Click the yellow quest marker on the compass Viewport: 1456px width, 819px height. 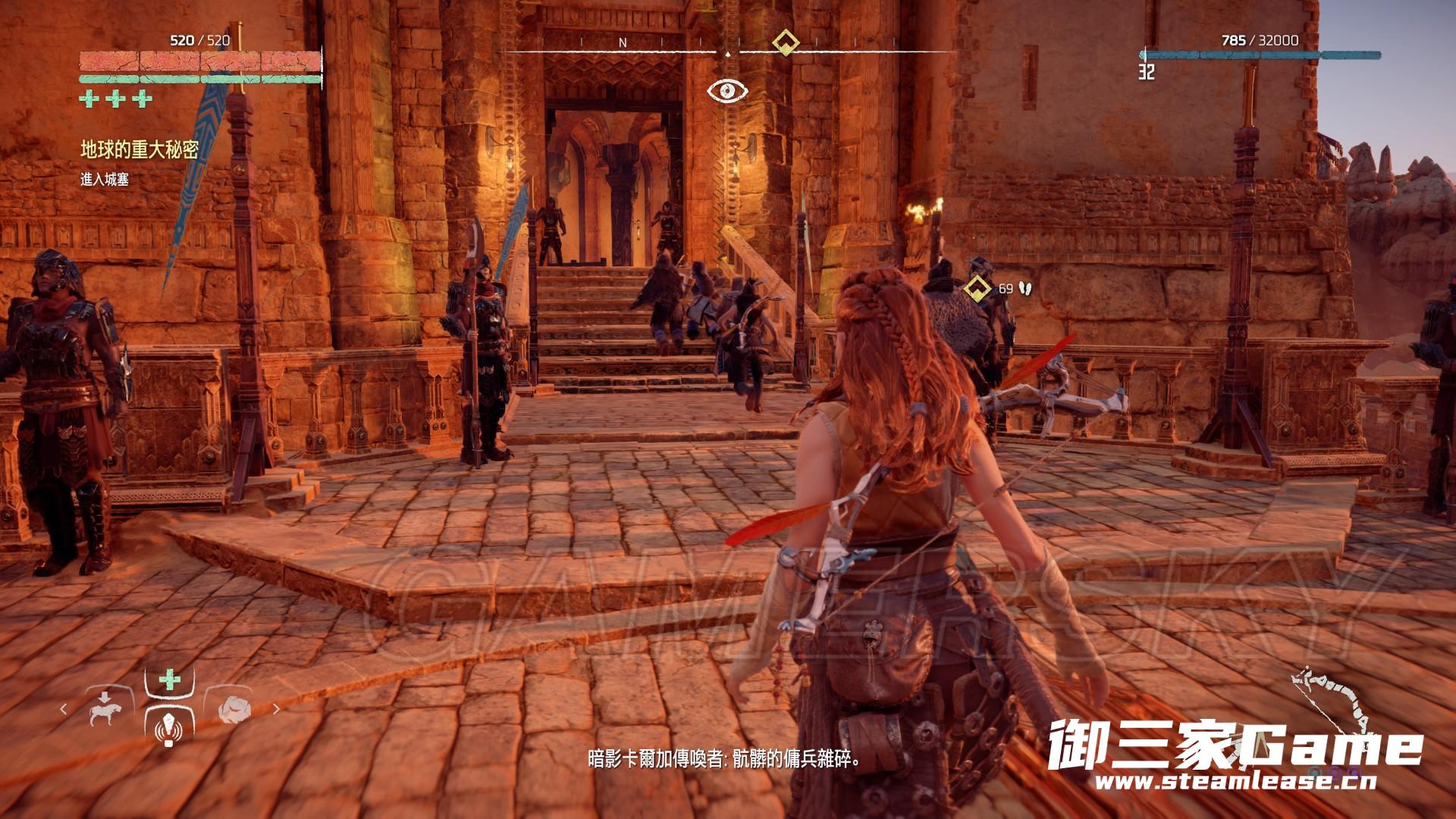pos(785,42)
